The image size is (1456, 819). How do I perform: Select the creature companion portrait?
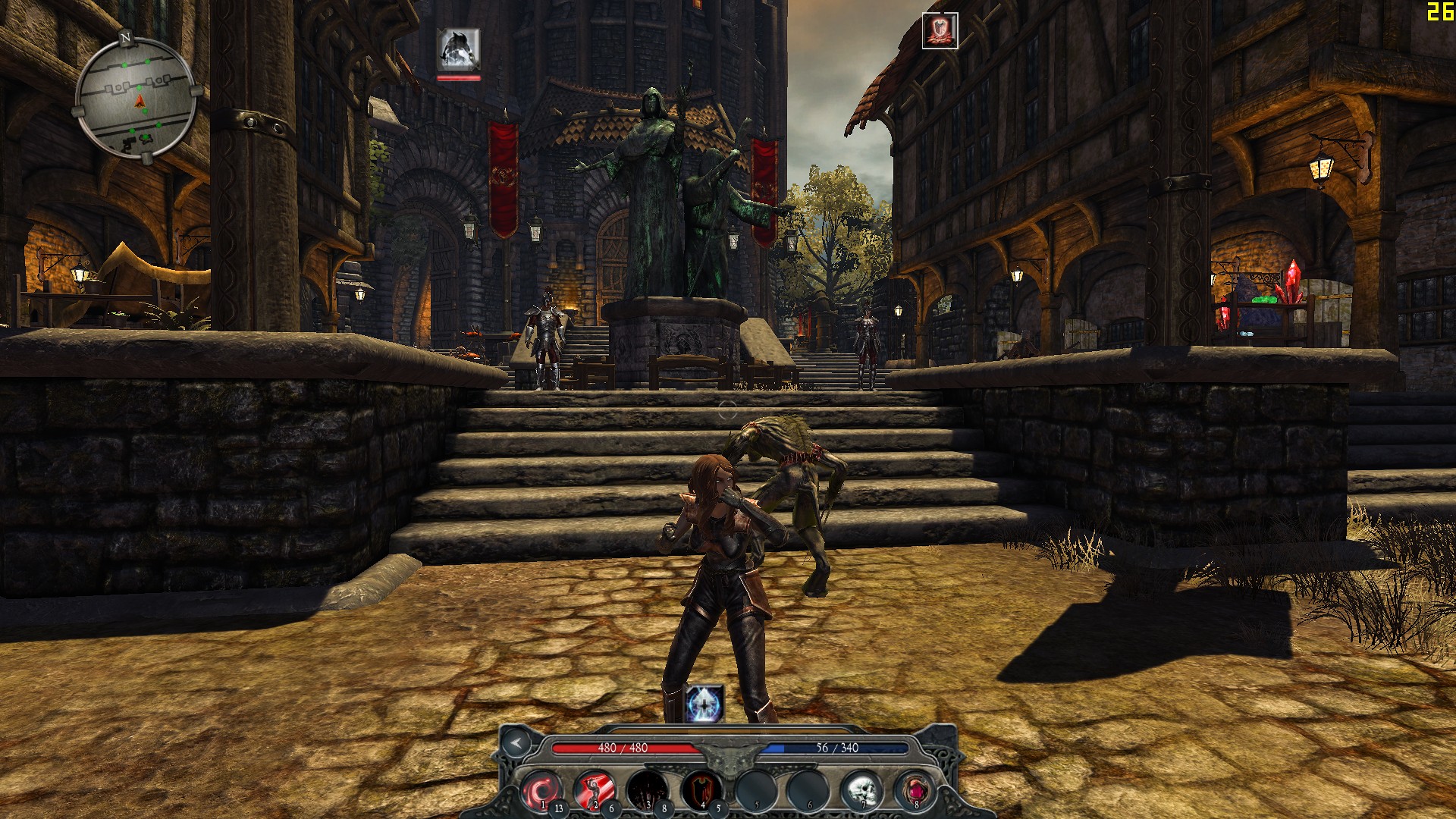[459, 50]
